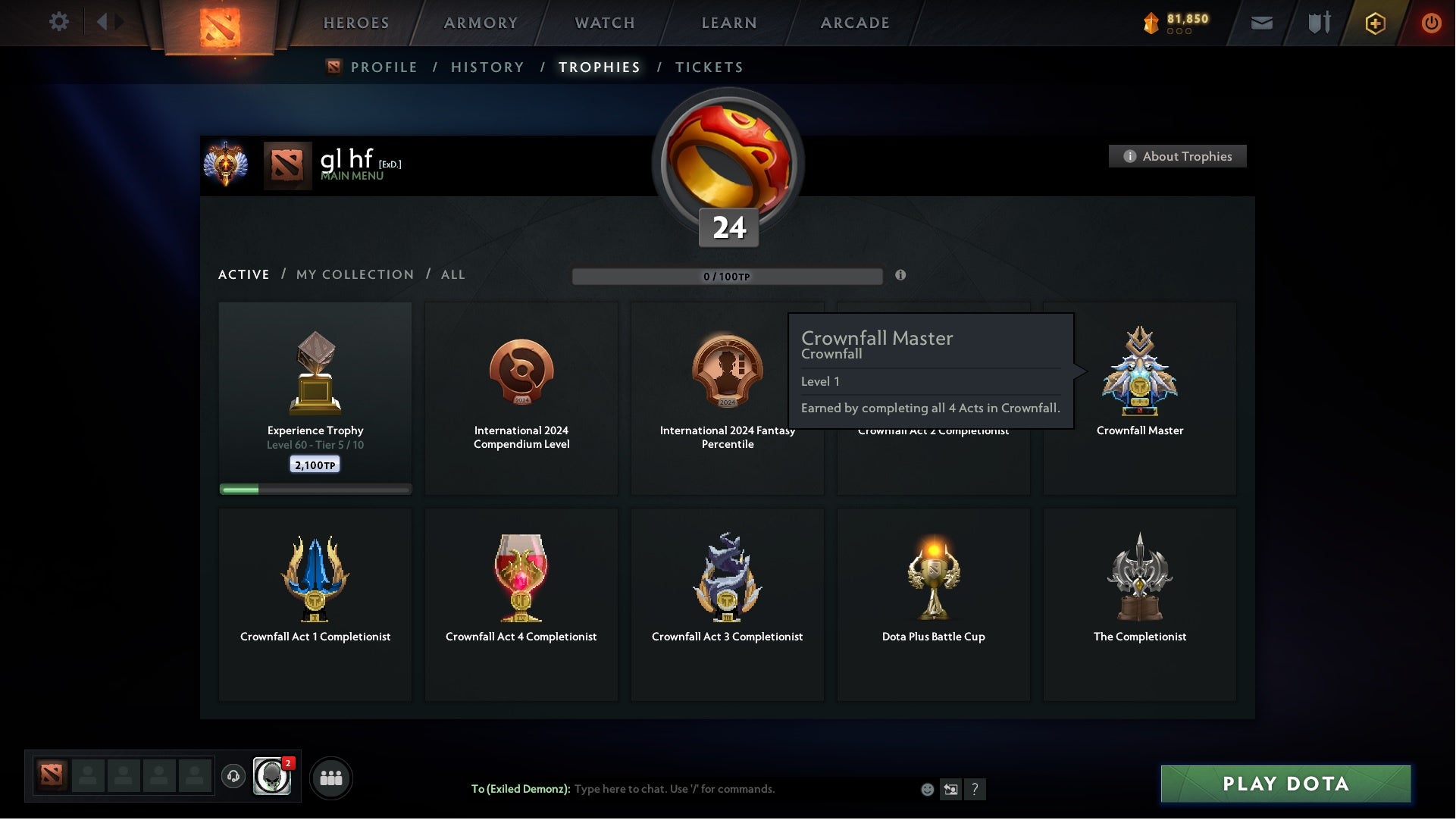
Task: Click the red power disconnect icon
Action: (1432, 22)
